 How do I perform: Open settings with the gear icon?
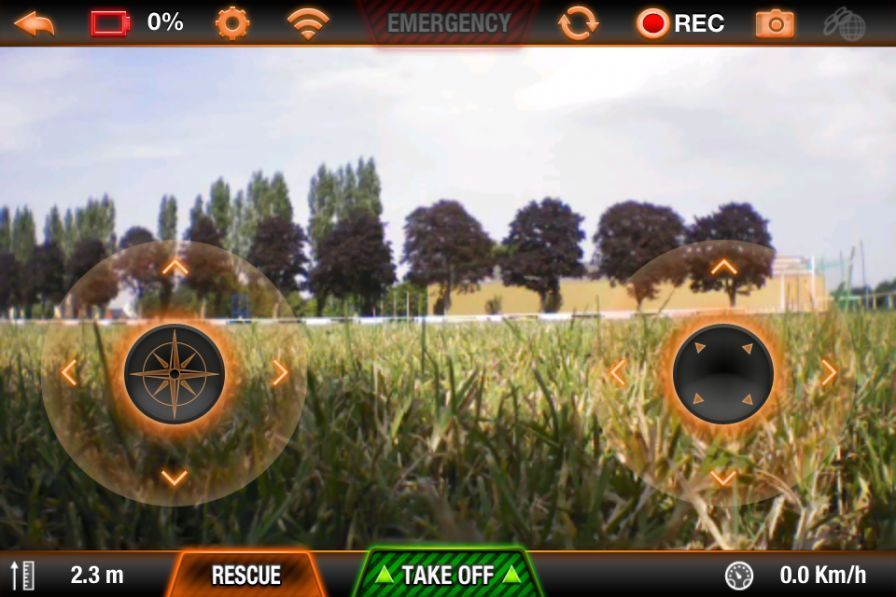coord(232,22)
